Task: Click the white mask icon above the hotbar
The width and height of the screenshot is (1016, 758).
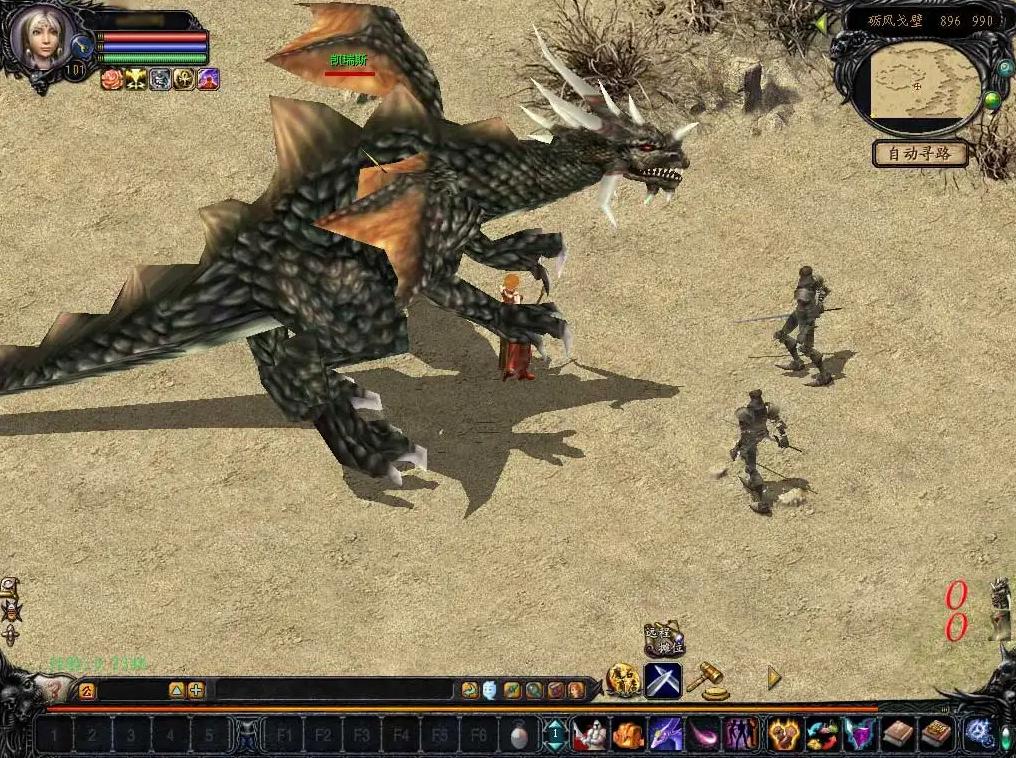Action: 490,690
